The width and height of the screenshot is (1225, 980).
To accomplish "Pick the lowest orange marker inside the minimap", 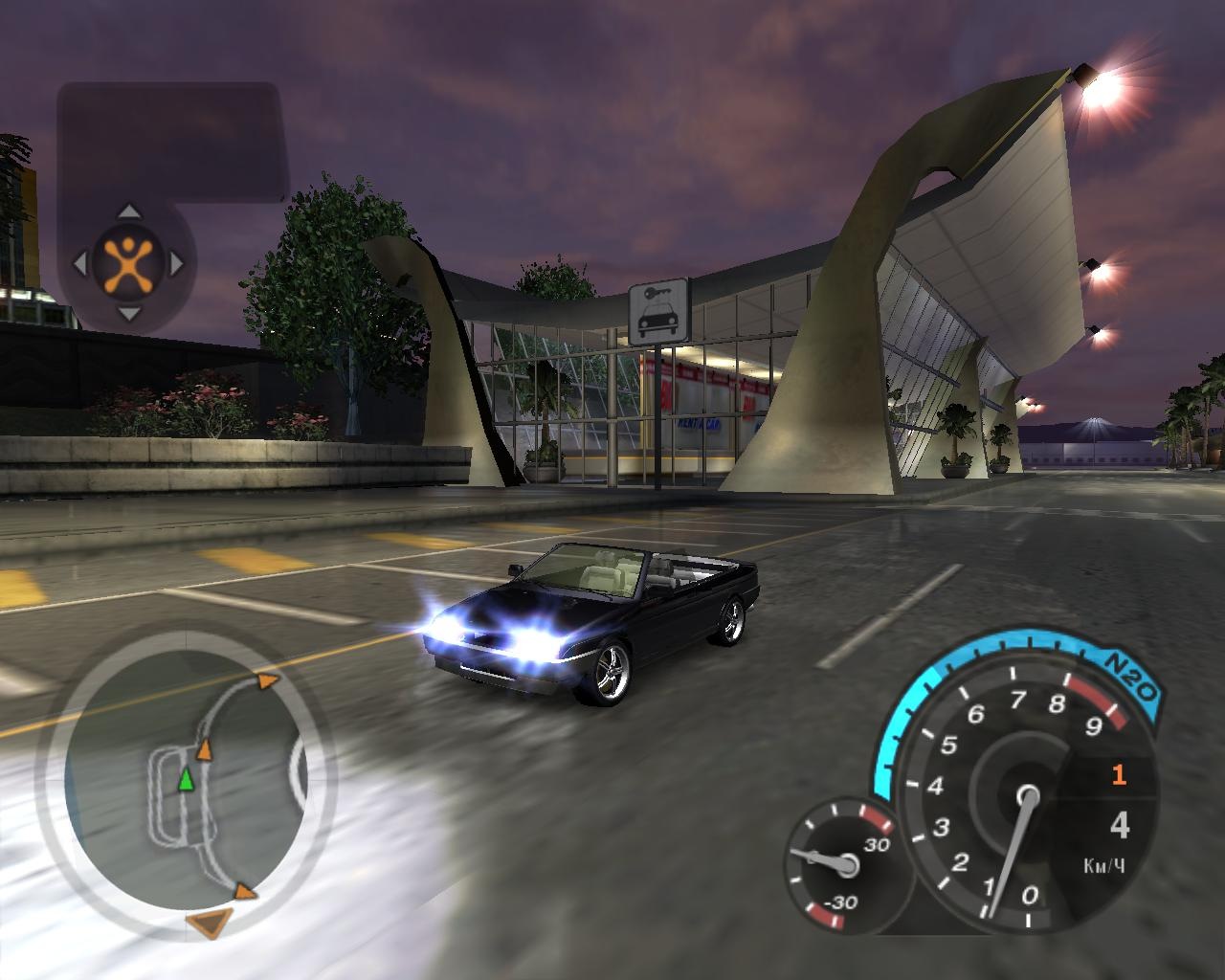I will [245, 892].
